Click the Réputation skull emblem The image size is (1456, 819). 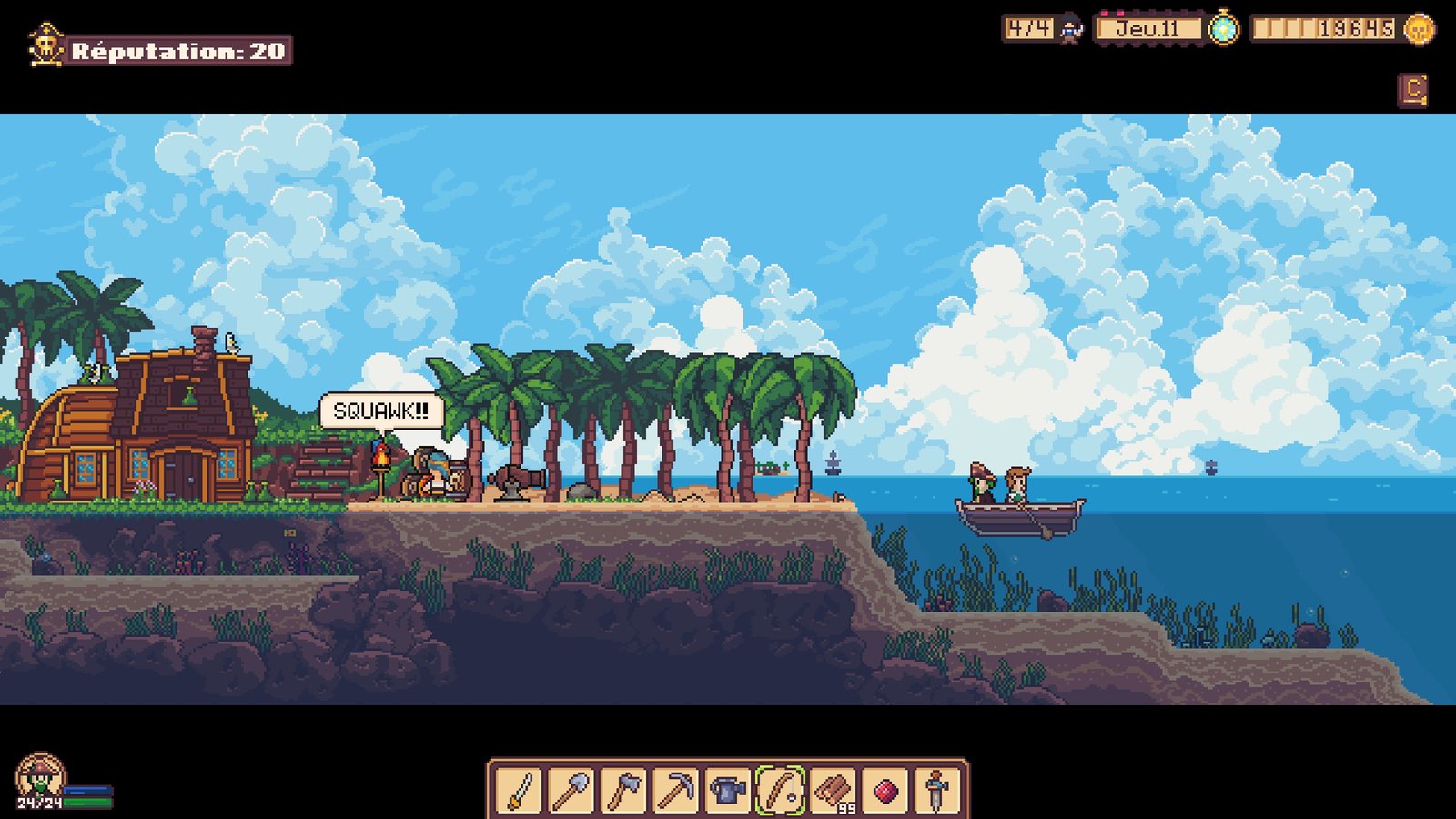pyautogui.click(x=45, y=46)
